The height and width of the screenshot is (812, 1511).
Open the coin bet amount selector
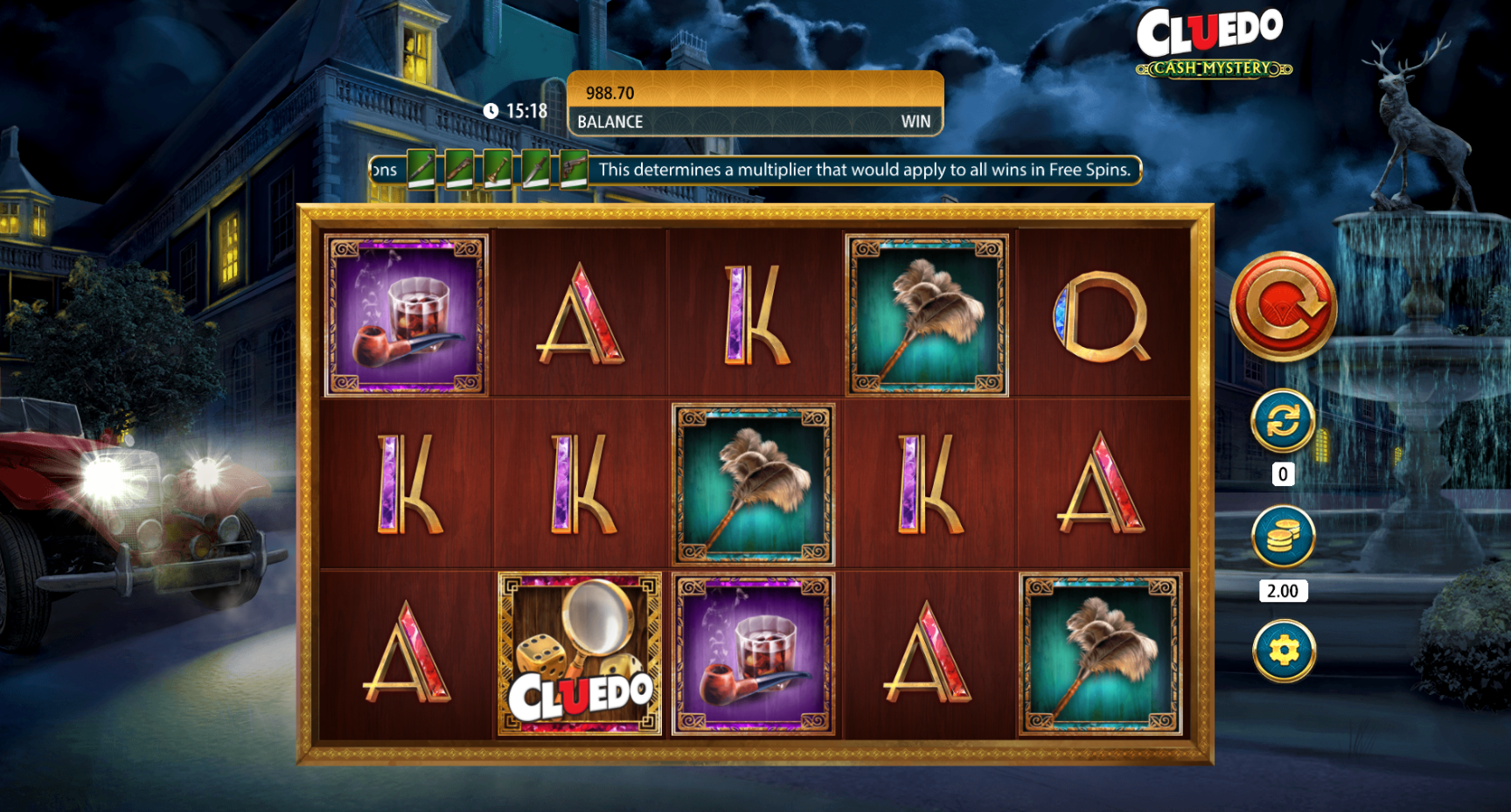point(1283,537)
